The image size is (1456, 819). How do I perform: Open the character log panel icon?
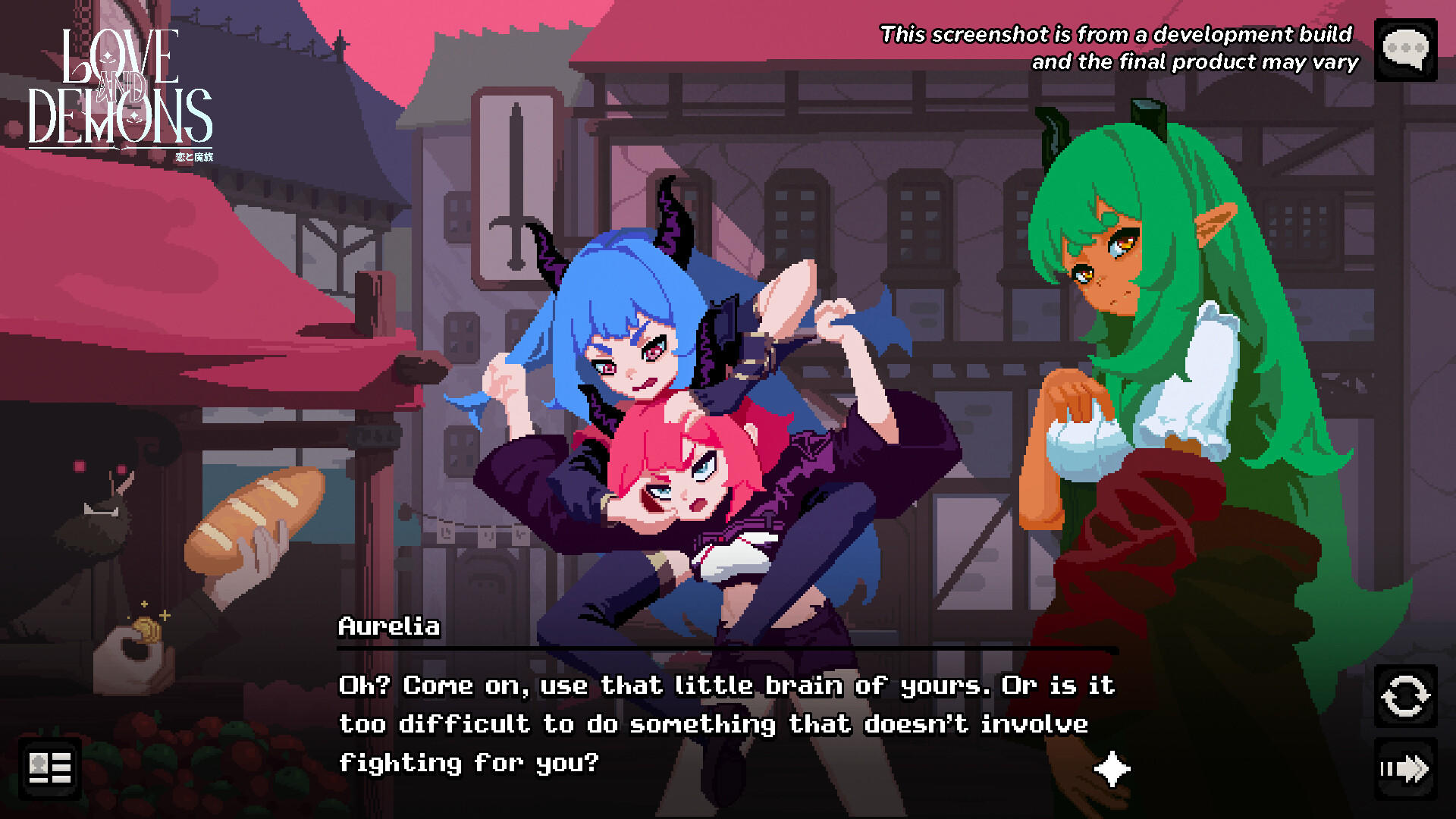(x=49, y=768)
